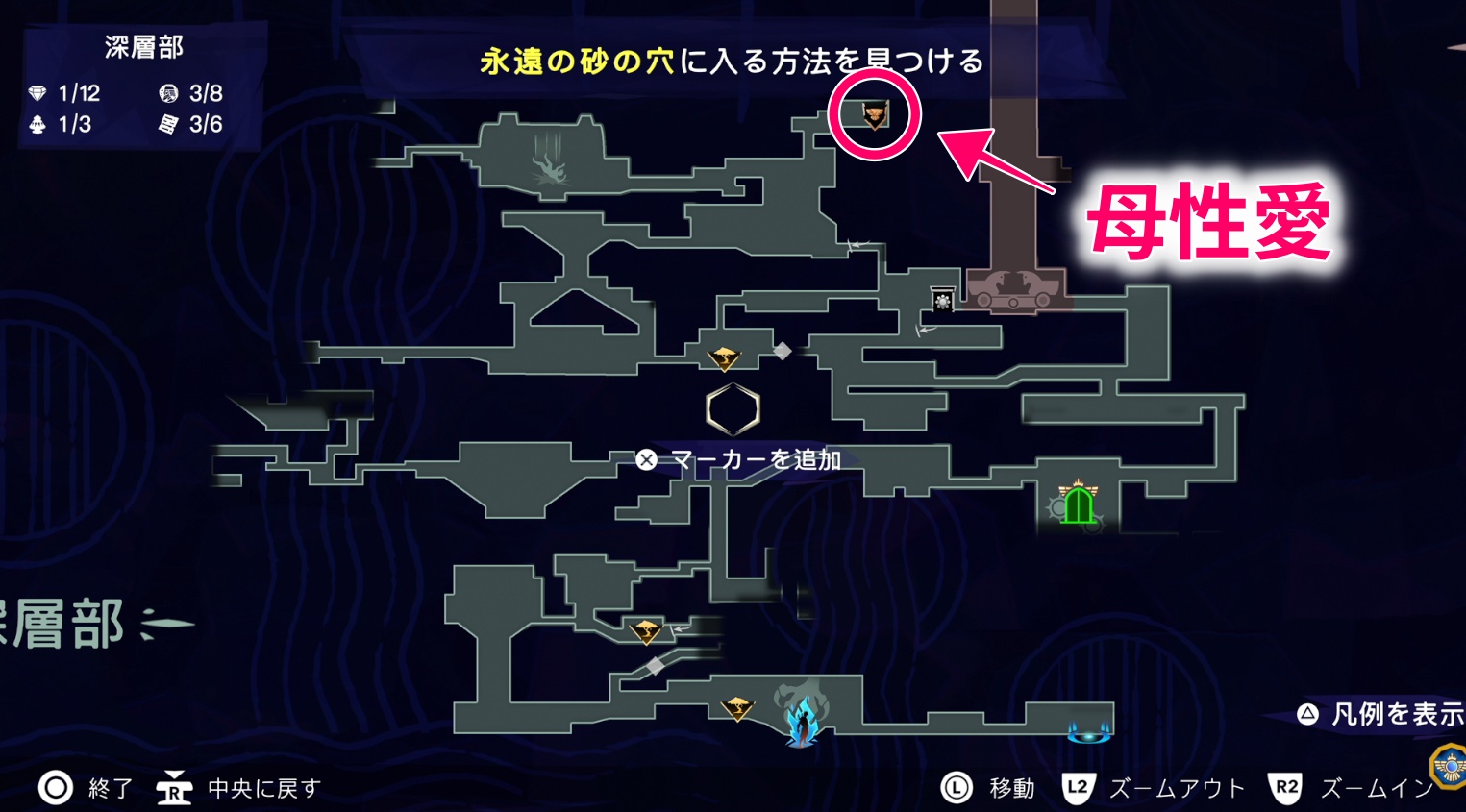This screenshot has height=812, width=1466.
Task: Choose the glowing blue fast travel pad marker
Action: tap(1089, 733)
